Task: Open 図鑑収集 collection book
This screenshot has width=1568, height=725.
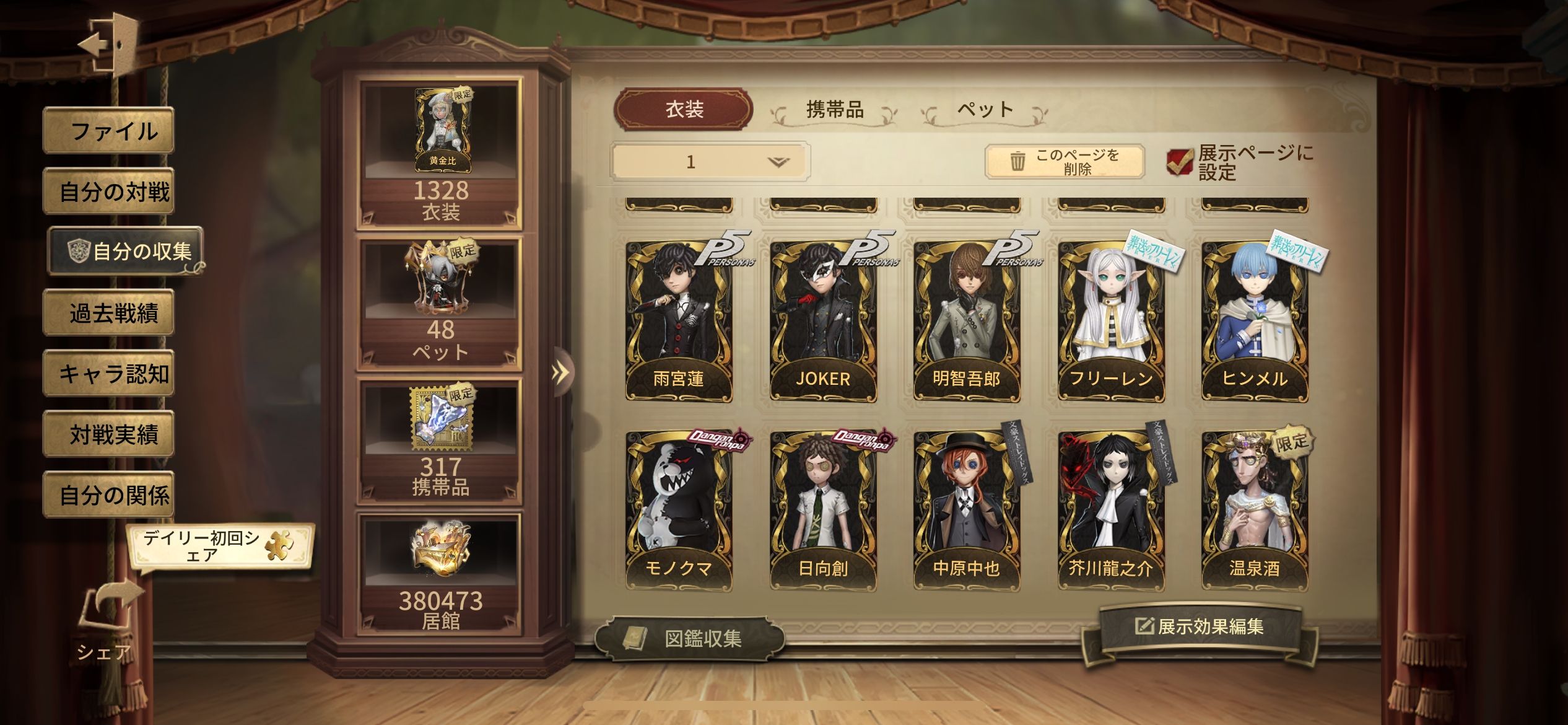Action: coord(689,638)
